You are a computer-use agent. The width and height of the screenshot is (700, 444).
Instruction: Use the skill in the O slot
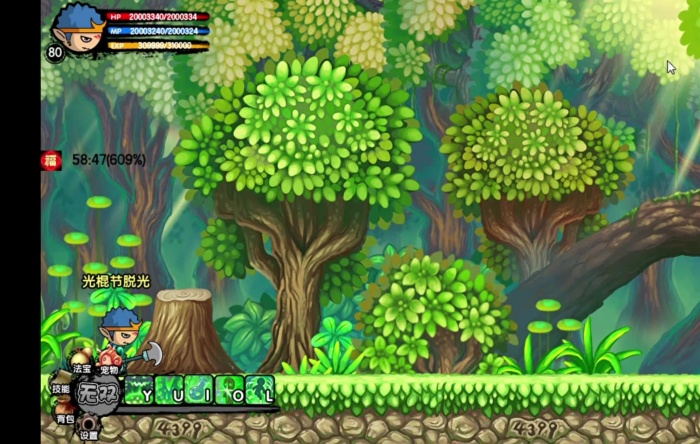click(x=230, y=389)
